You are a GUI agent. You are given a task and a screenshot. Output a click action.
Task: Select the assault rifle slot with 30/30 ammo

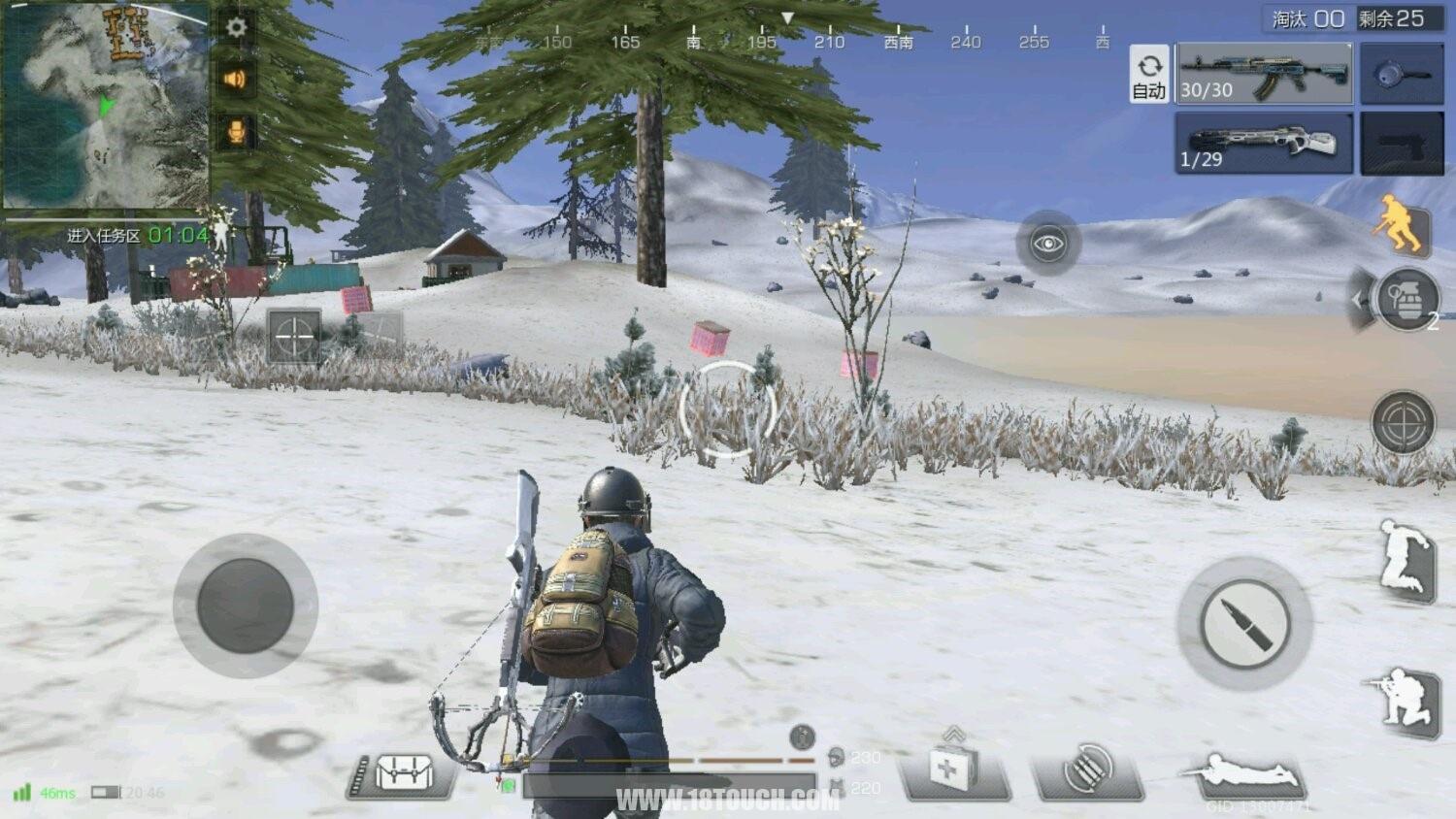click(x=1264, y=75)
